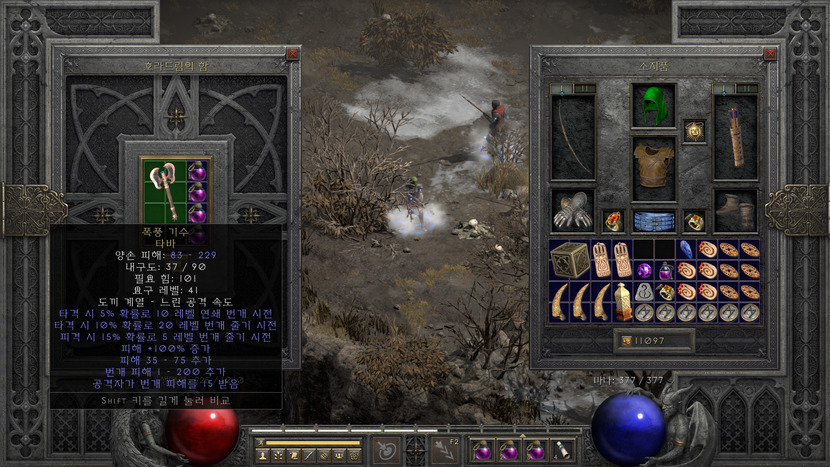
Task: Select the equipped amulet slot
Action: point(694,131)
